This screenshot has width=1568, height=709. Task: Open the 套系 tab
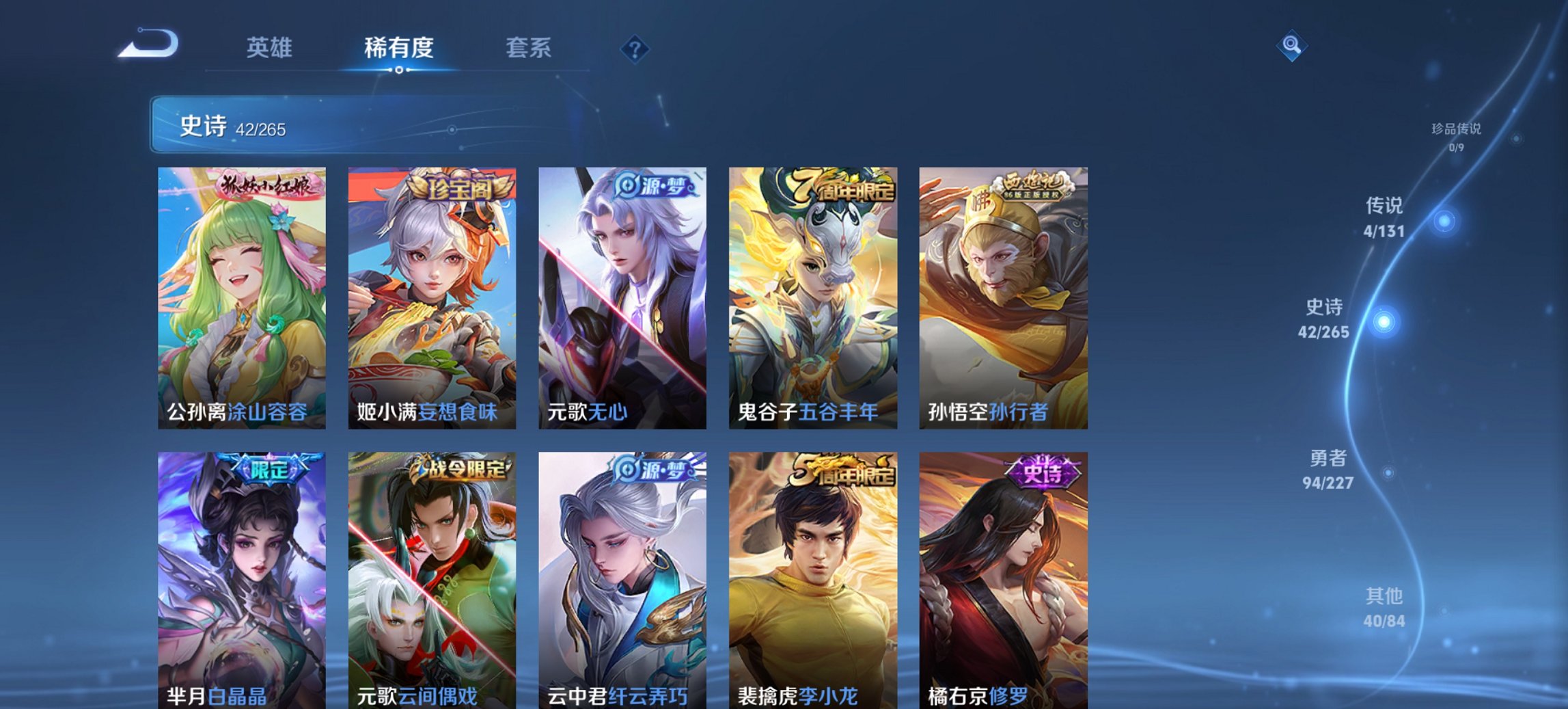point(529,48)
